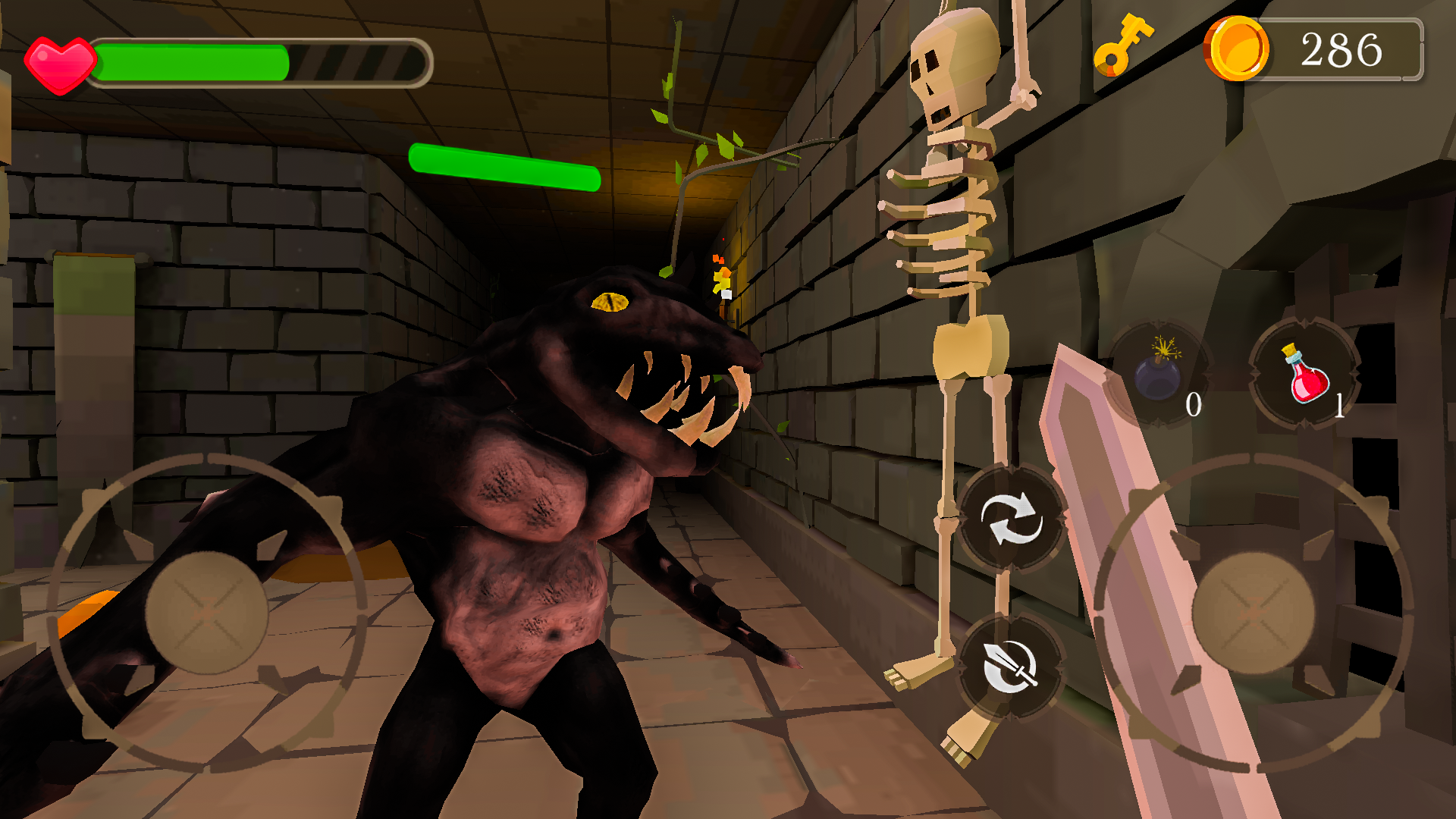Screen dimensions: 1456x819
Task: Tap the gold coin icon
Action: pyautogui.click(x=1239, y=49)
